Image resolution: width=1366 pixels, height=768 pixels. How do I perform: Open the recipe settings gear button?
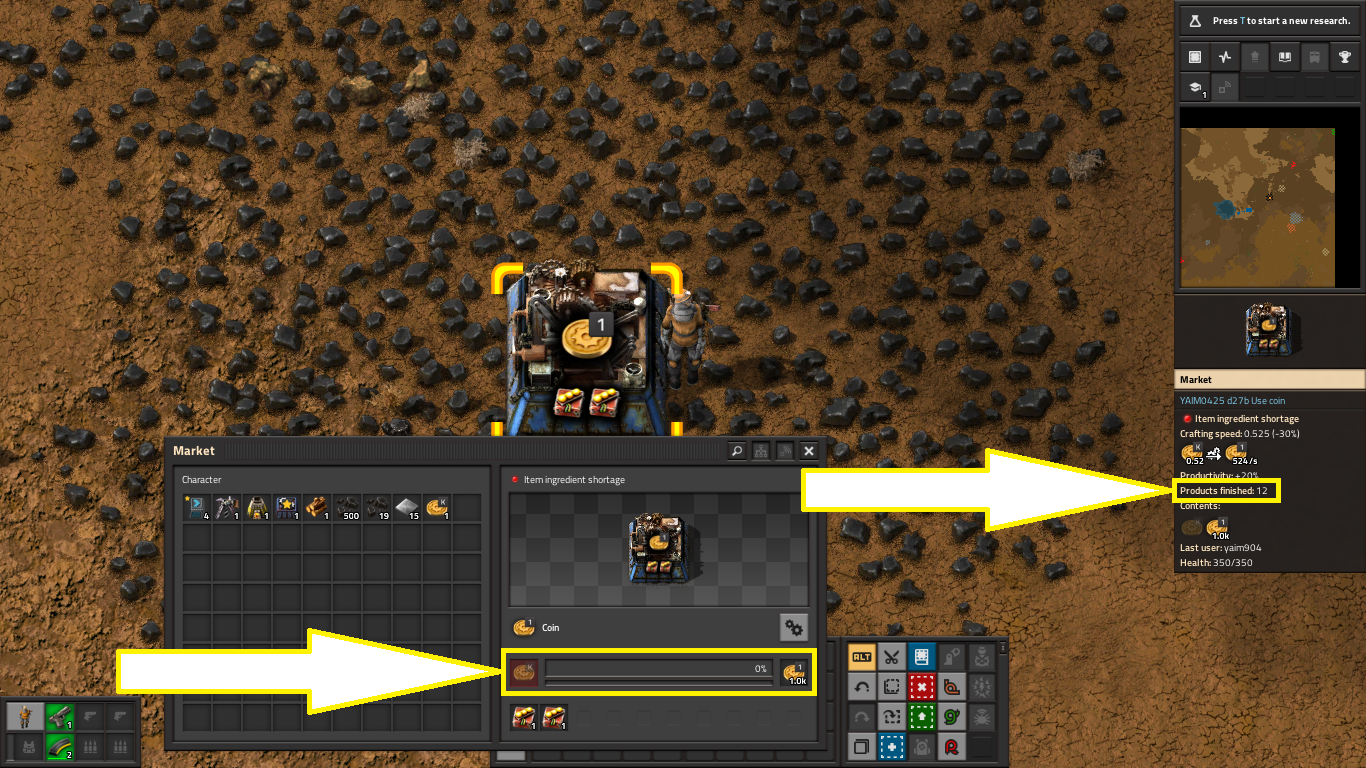pos(794,627)
